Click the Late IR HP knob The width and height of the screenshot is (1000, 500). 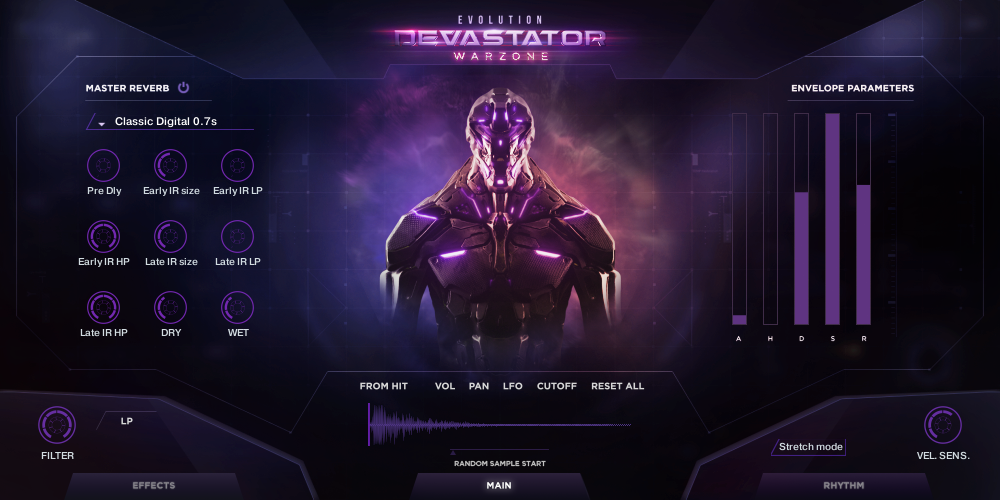104,307
